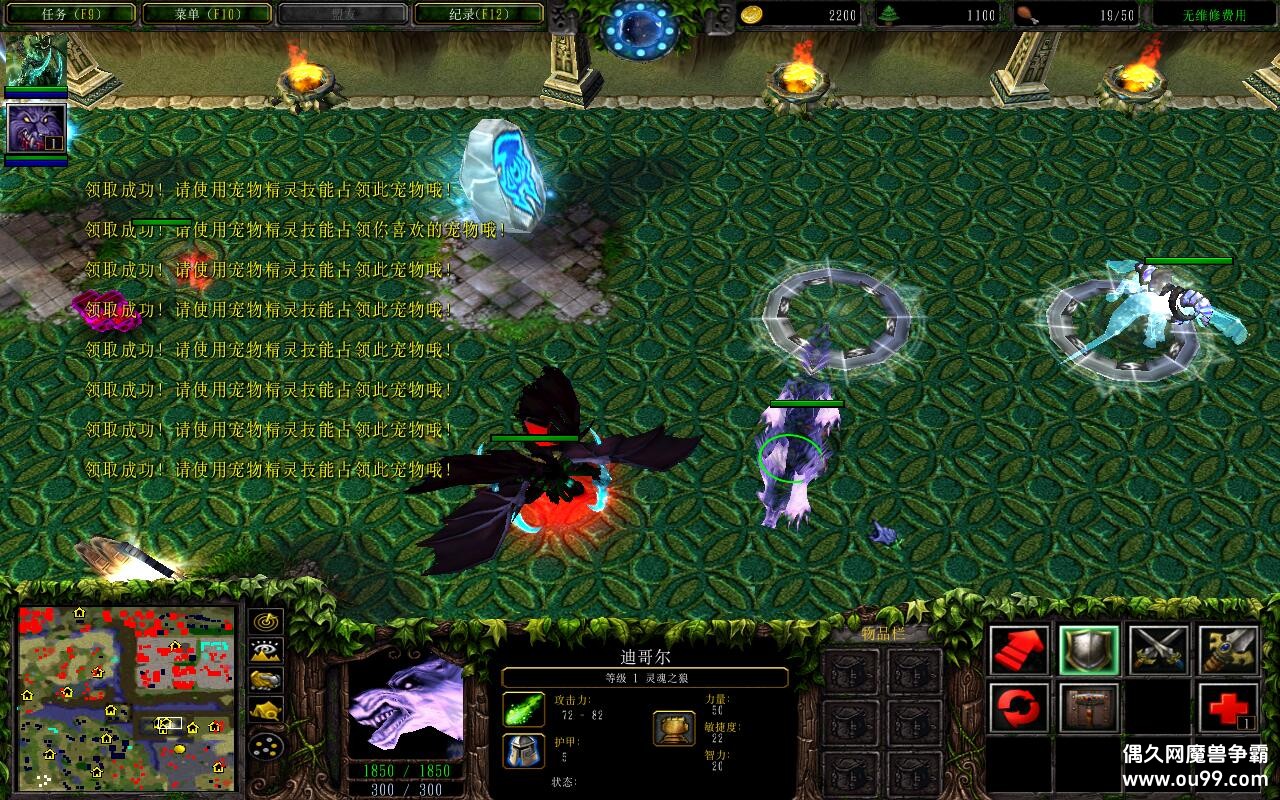This screenshot has height=800, width=1280.
Task: Activate the red arrow Move command
Action: pyautogui.click(x=1020, y=650)
